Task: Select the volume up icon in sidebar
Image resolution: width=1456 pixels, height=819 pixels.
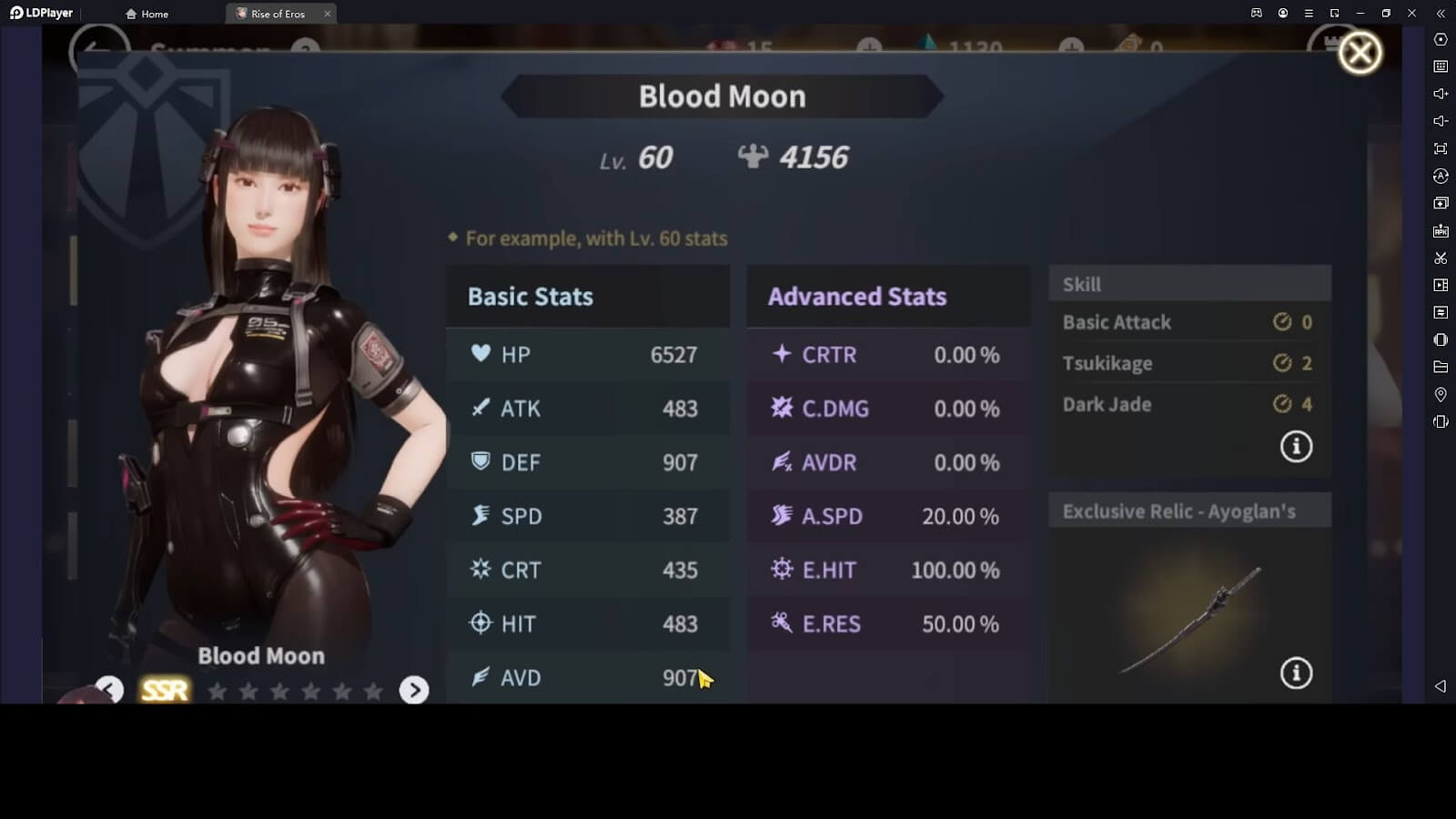Action: tap(1441, 94)
